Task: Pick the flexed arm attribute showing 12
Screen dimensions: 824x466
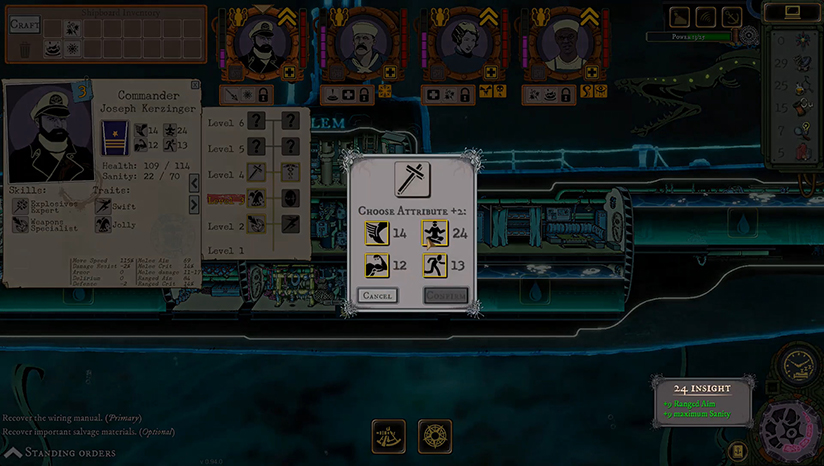Action: click(x=376, y=266)
